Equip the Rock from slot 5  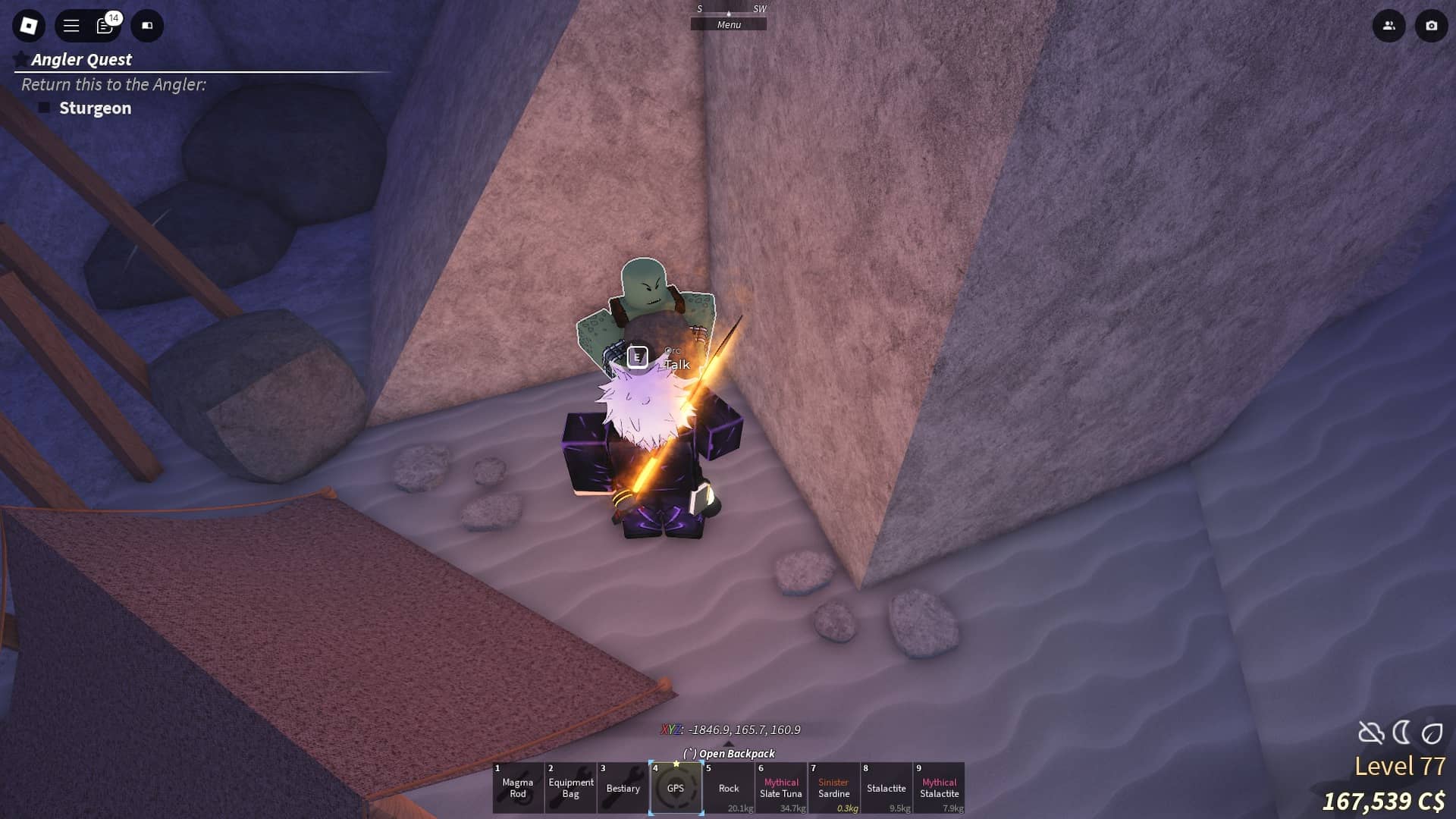pos(729,789)
